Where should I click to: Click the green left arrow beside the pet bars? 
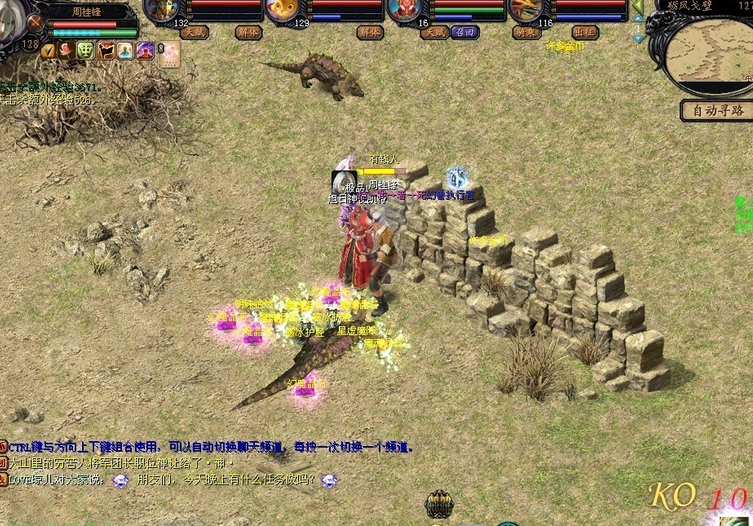637,6
